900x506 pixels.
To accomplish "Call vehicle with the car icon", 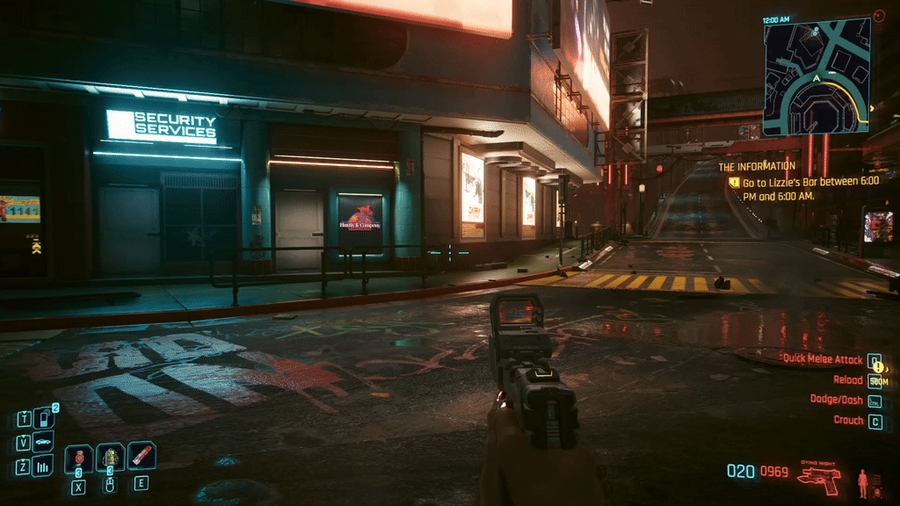I will [x=43, y=442].
